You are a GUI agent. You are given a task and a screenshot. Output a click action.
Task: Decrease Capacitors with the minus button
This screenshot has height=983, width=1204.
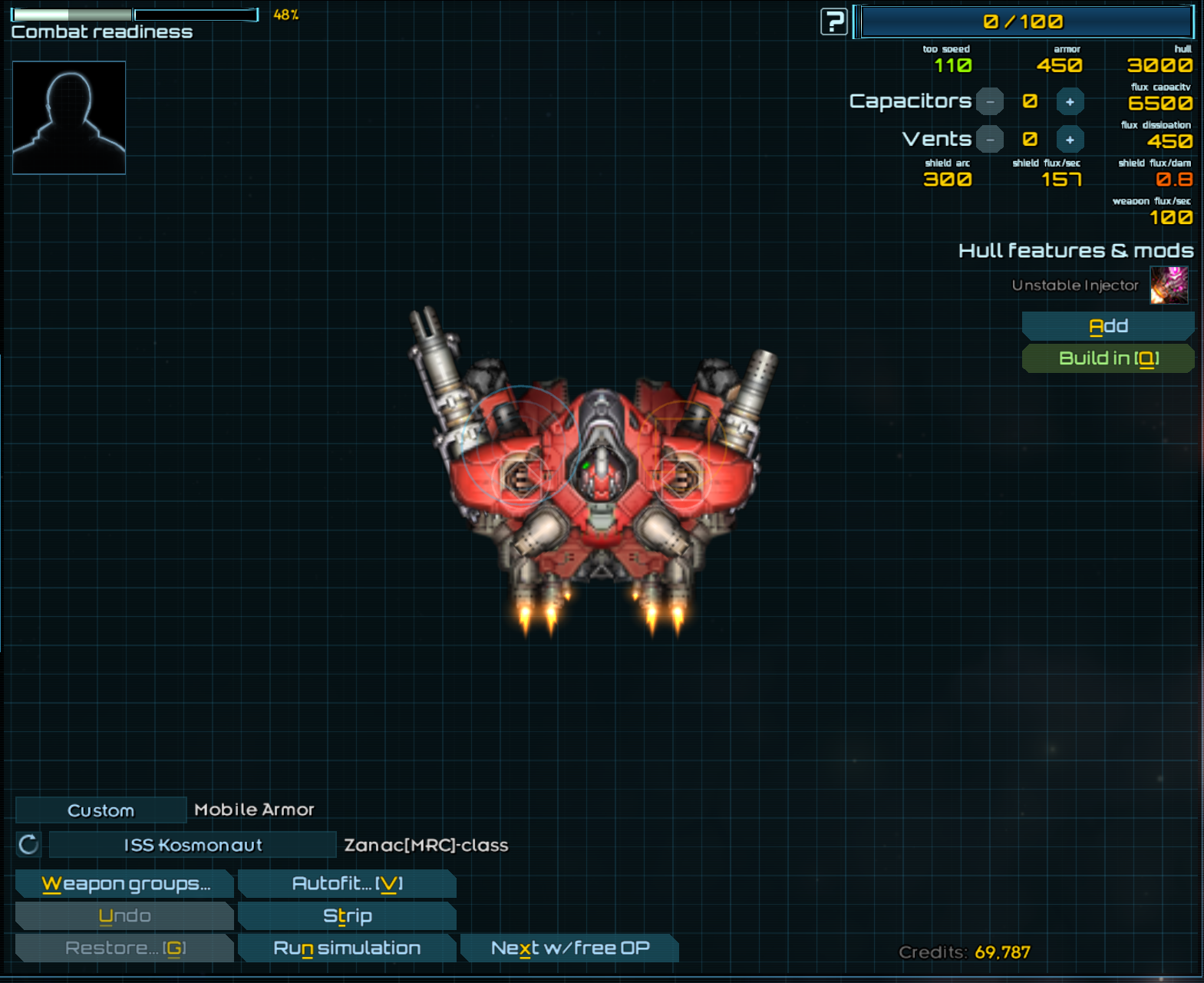tap(990, 102)
